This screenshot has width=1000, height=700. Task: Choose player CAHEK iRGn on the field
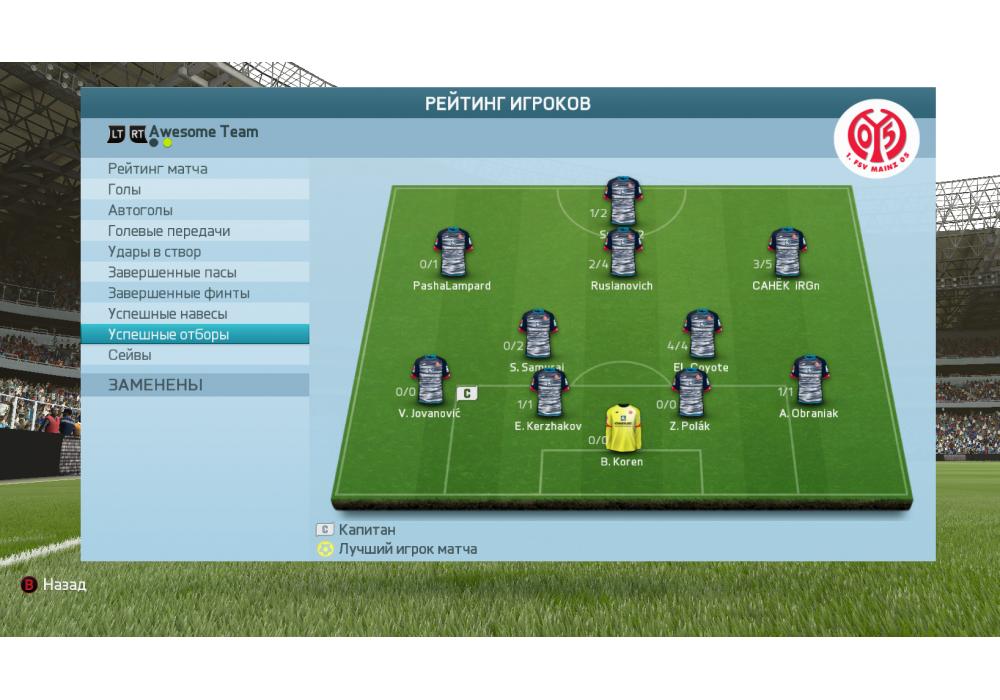(x=785, y=253)
